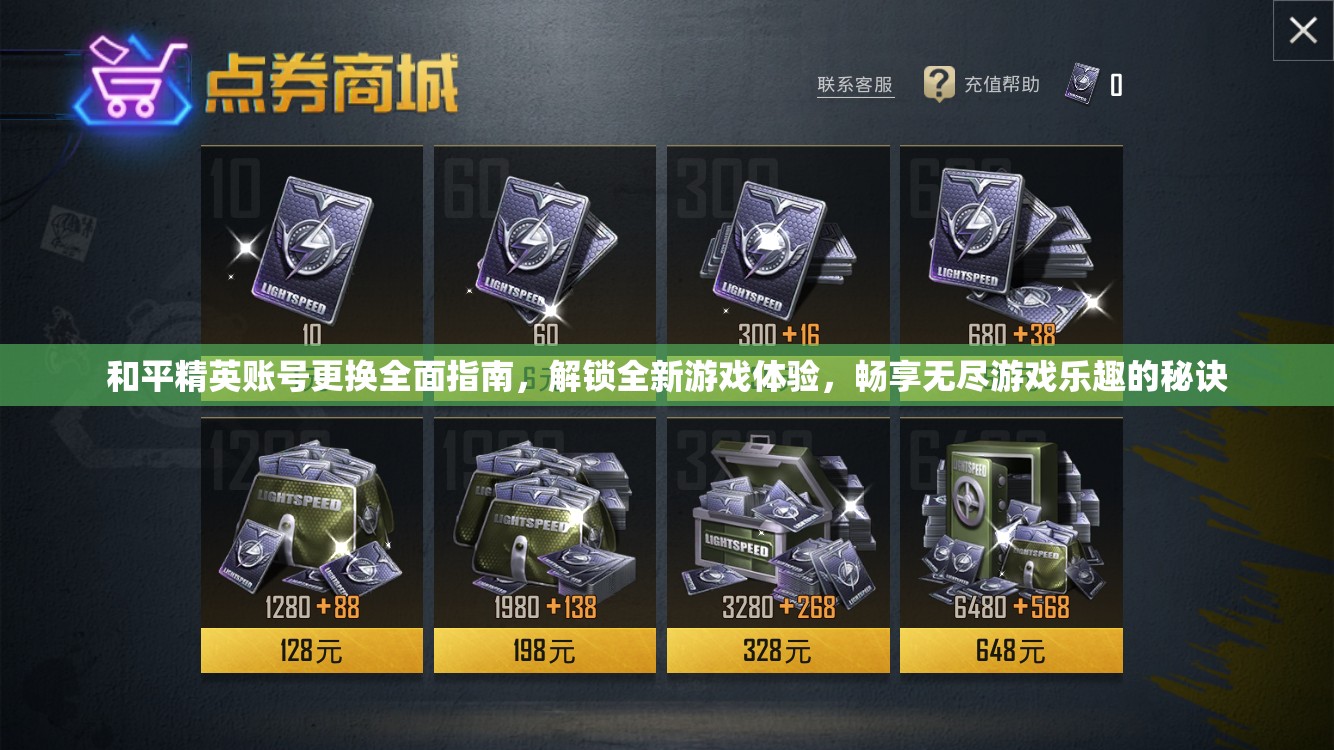Click the point card balance icon showing 0
This screenshot has height=750, width=1334.
1085,84
